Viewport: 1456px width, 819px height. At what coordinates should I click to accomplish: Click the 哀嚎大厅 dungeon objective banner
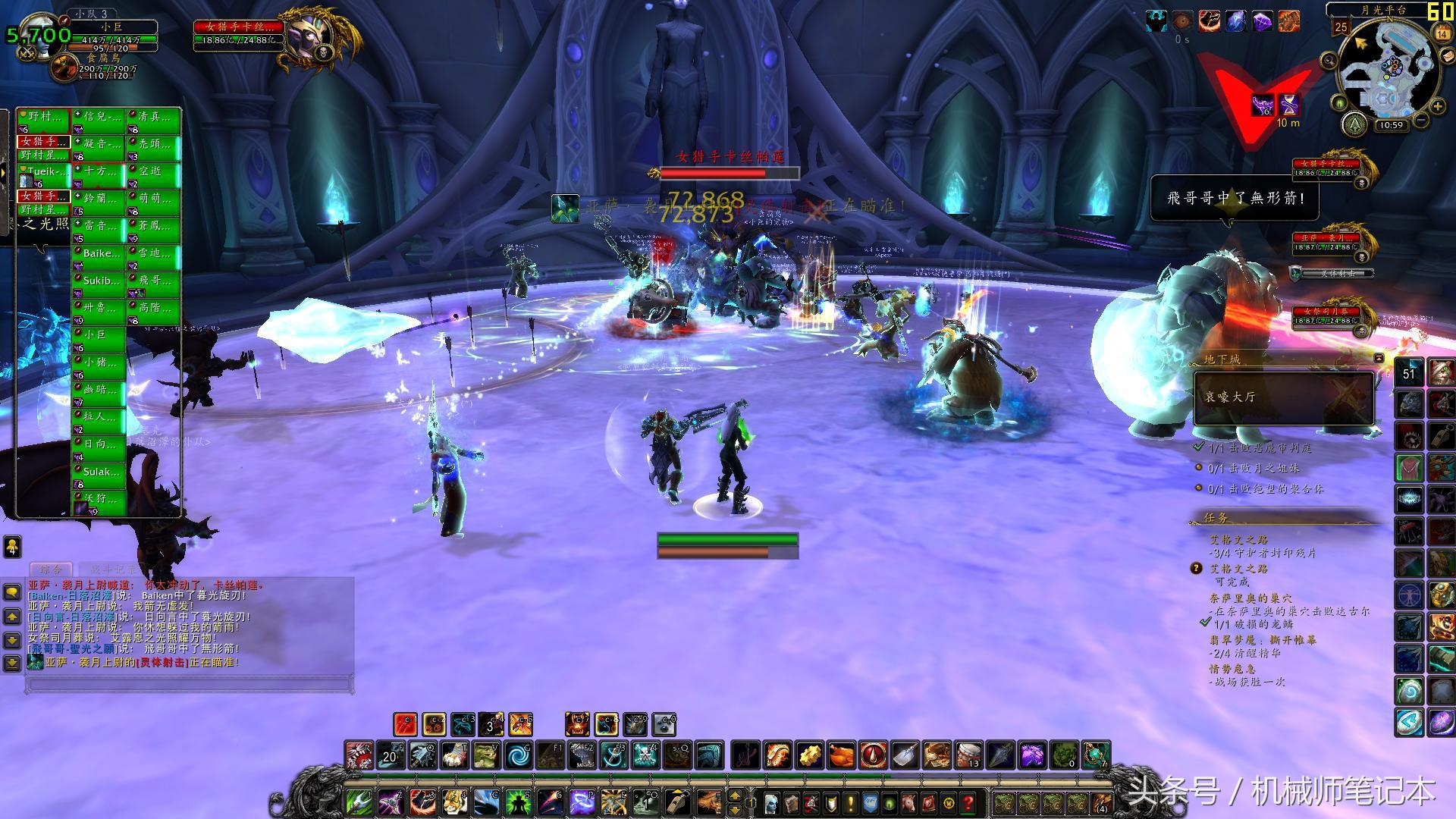click(x=1284, y=397)
